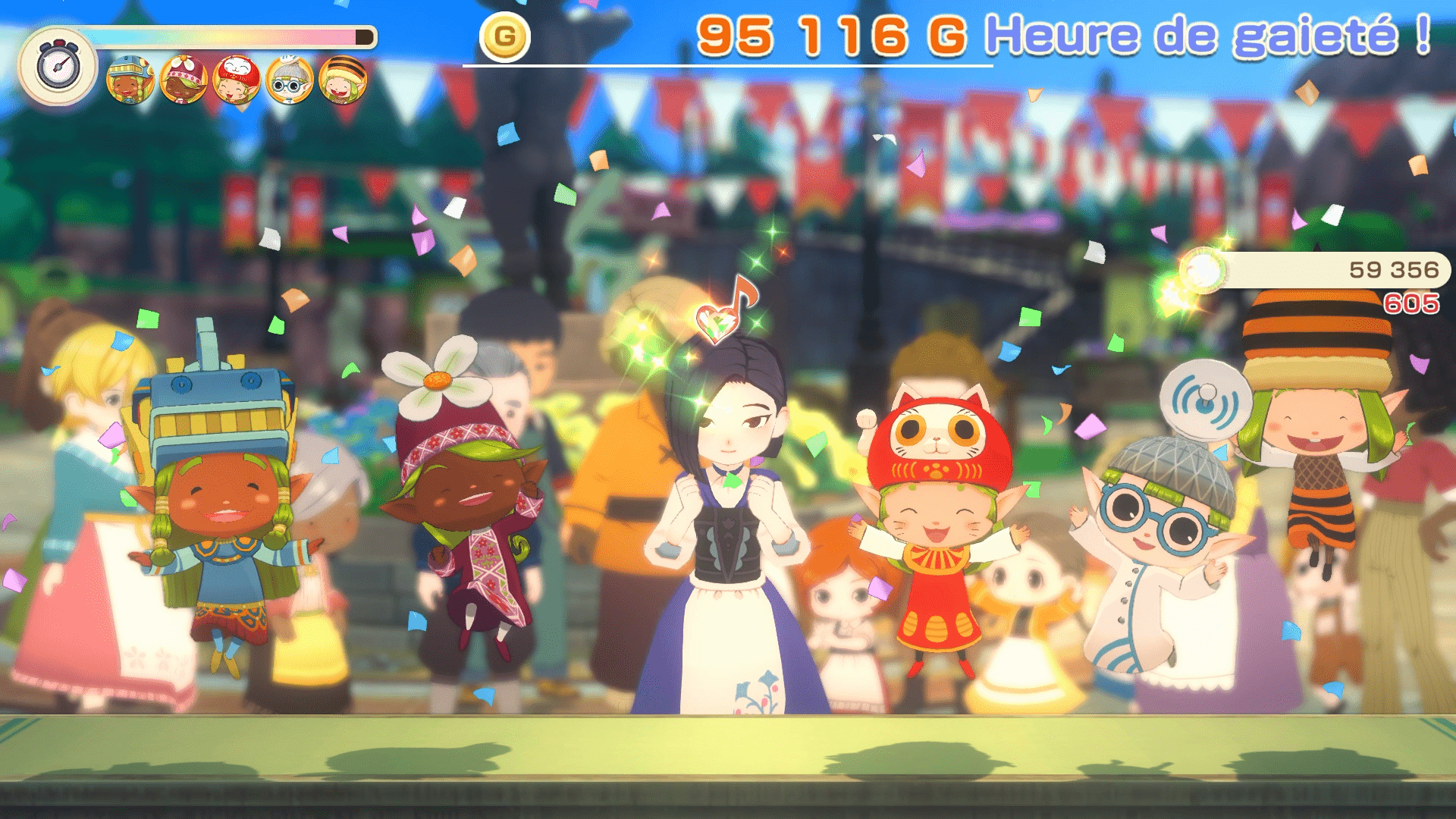
Task: Select the red cat-hat elf portrait
Action: pyautogui.click(x=237, y=80)
